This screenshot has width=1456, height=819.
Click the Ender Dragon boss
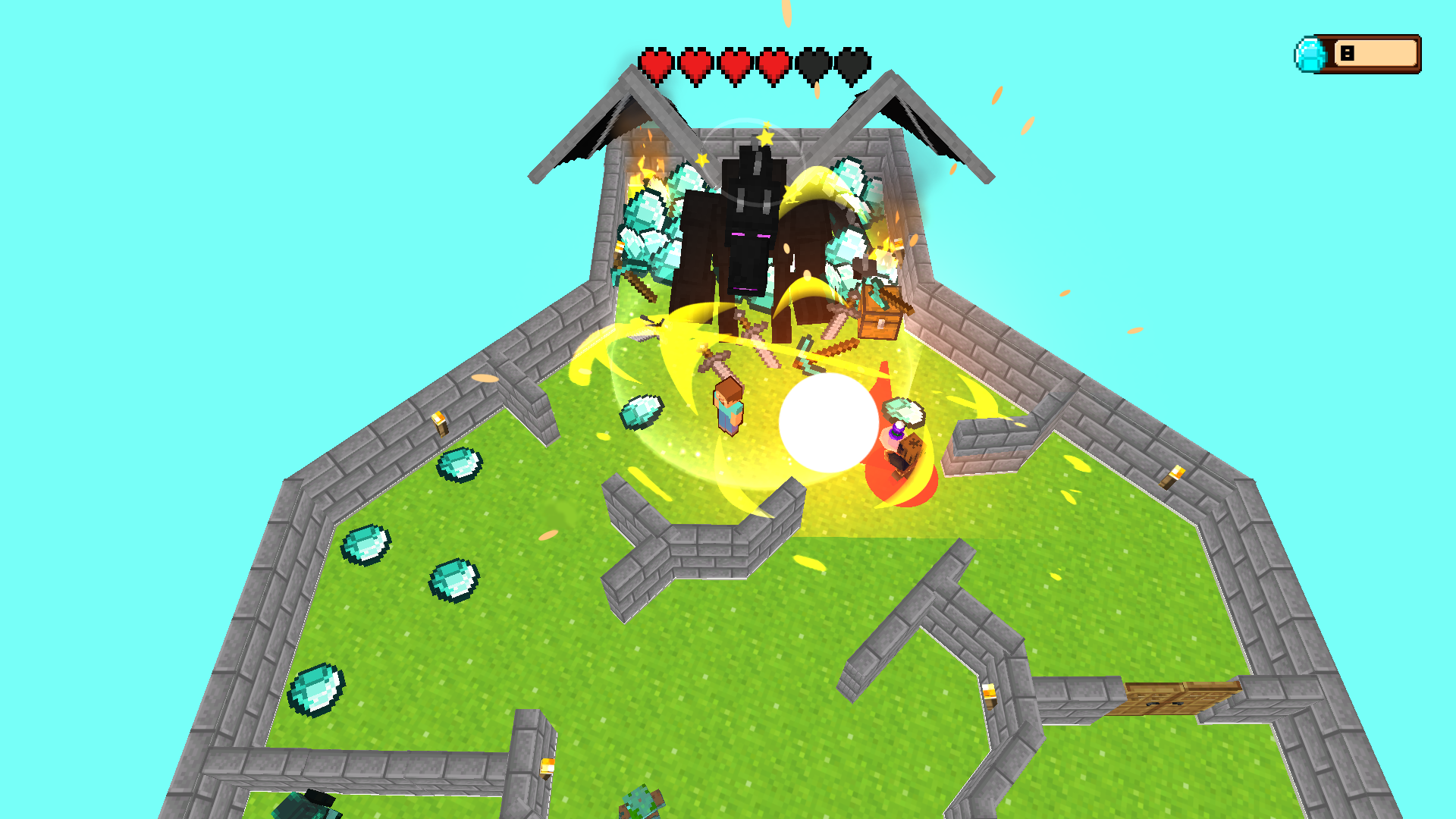tap(751, 227)
